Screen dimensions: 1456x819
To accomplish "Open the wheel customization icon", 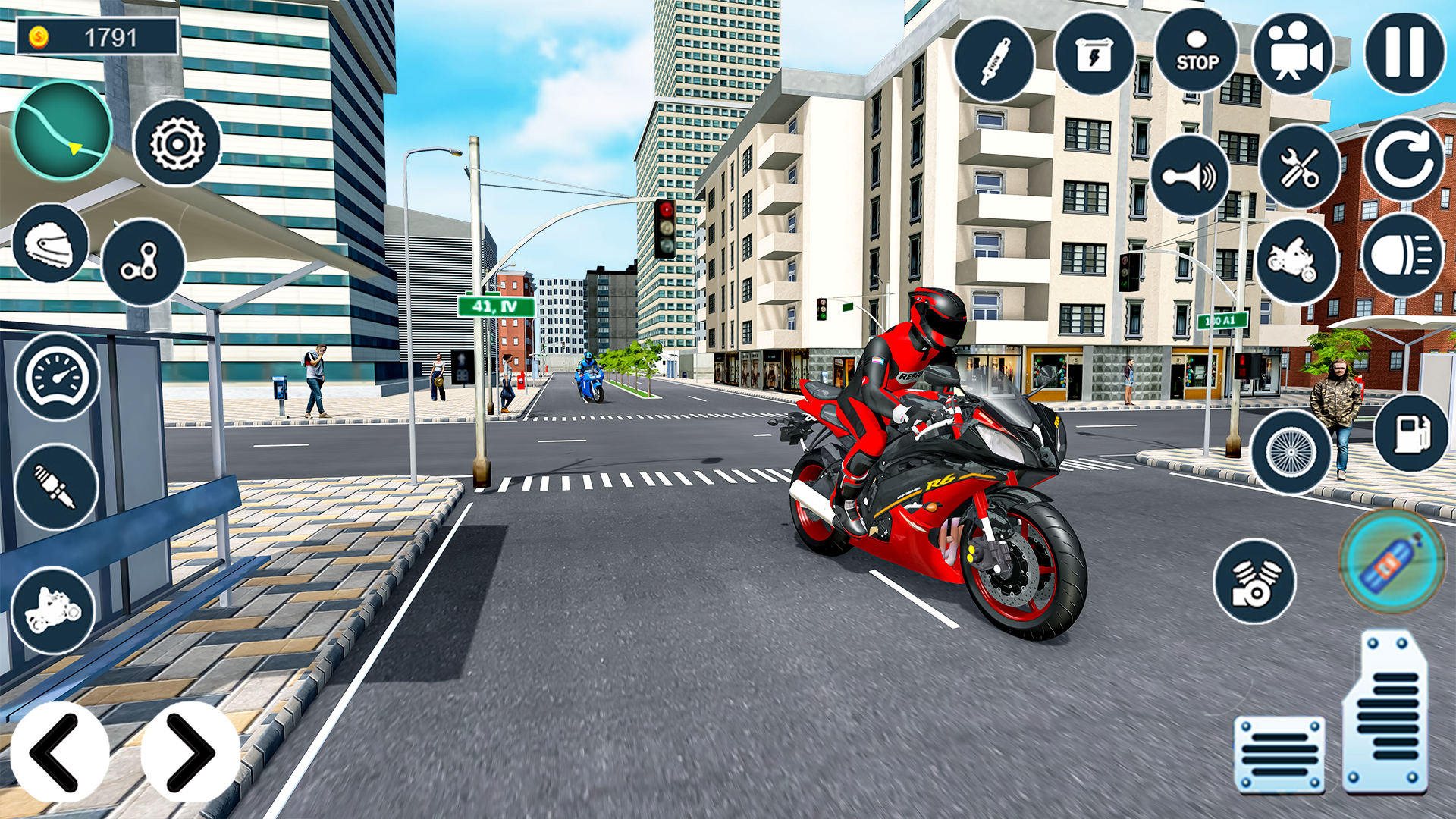I will coord(1291,451).
